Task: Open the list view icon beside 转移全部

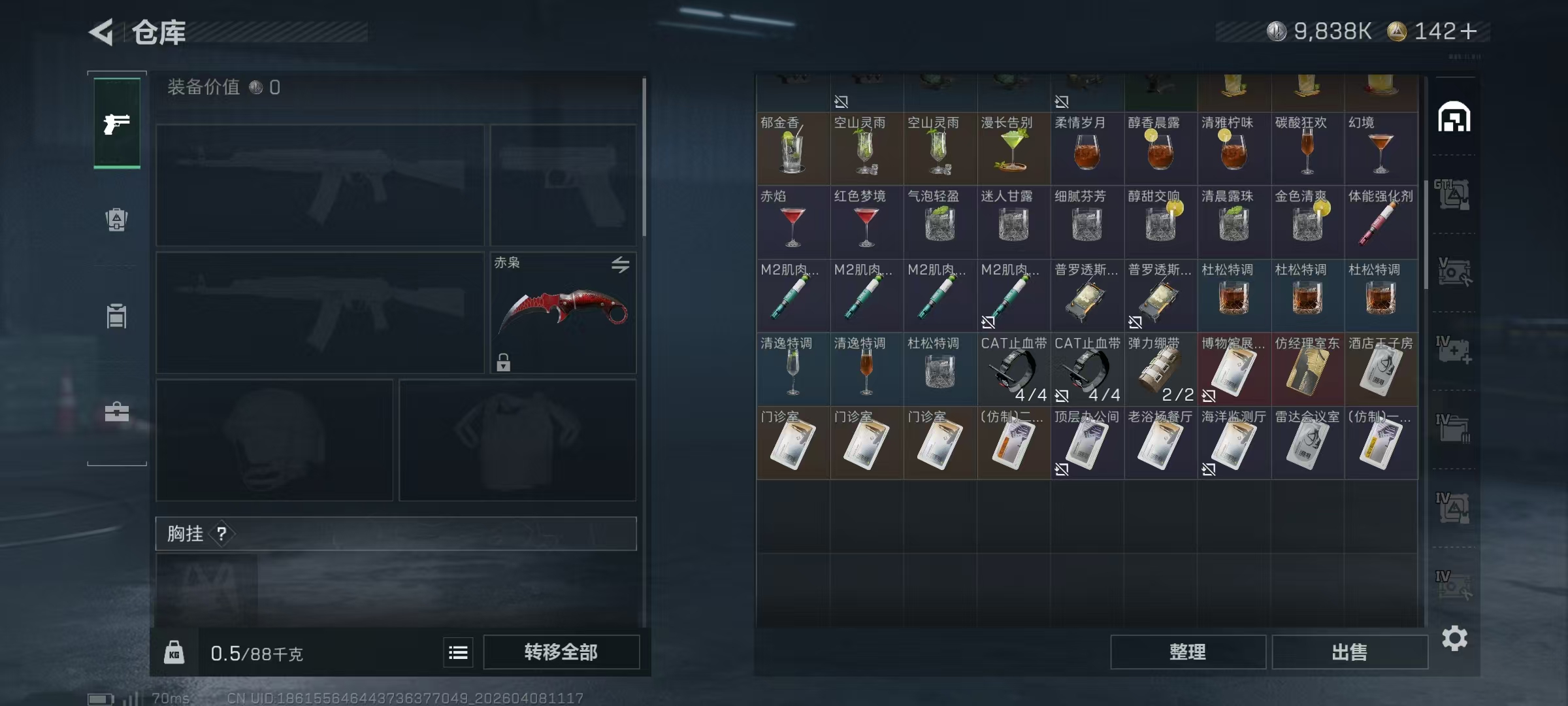Action: 458,652
